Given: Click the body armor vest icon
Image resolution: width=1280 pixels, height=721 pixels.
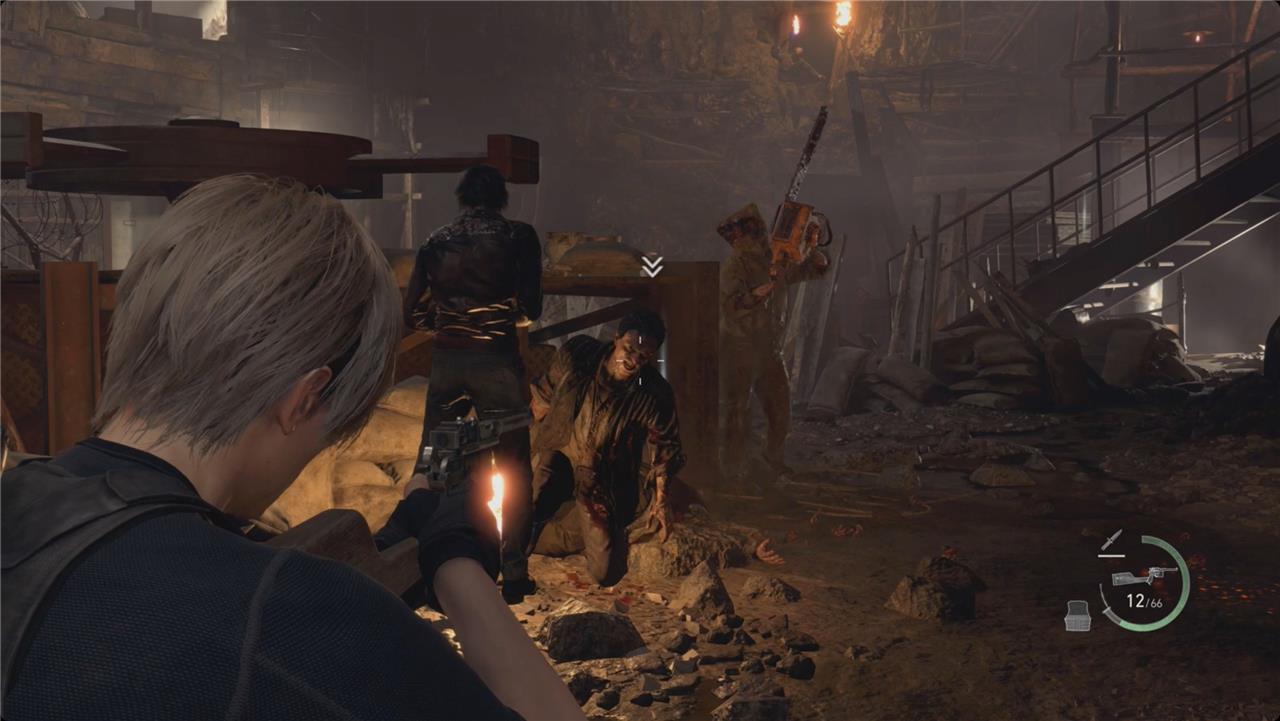Looking at the screenshot, I should click(x=1076, y=616).
